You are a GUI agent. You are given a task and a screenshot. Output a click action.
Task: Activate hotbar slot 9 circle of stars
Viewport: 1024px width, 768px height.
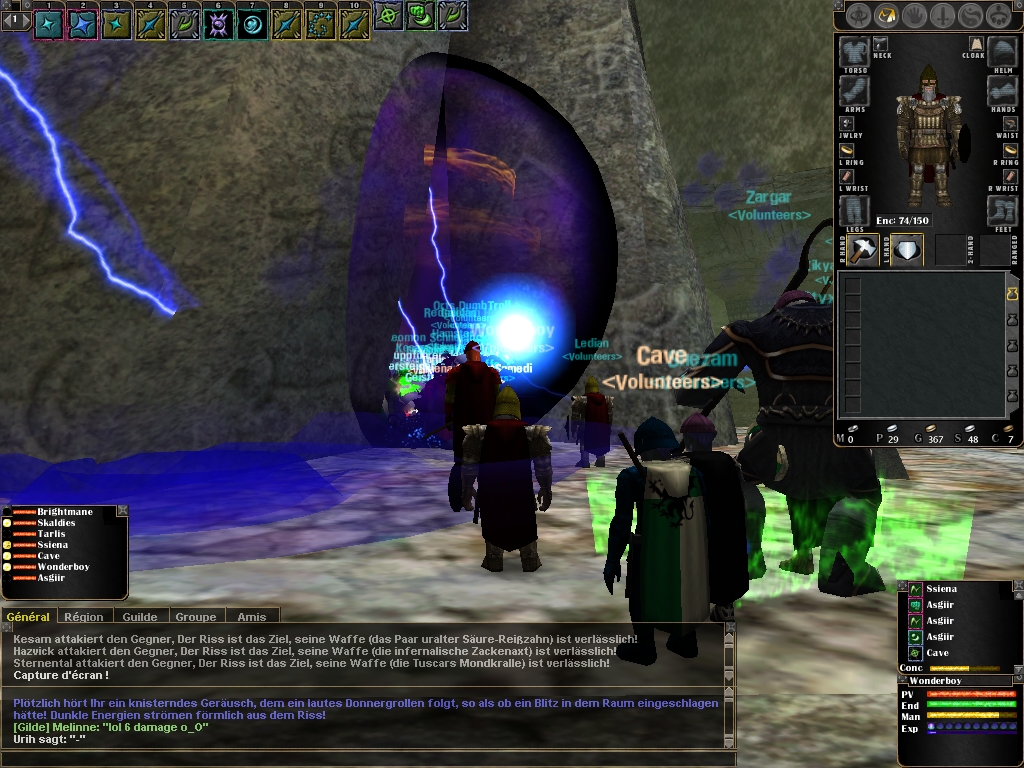tap(321, 24)
